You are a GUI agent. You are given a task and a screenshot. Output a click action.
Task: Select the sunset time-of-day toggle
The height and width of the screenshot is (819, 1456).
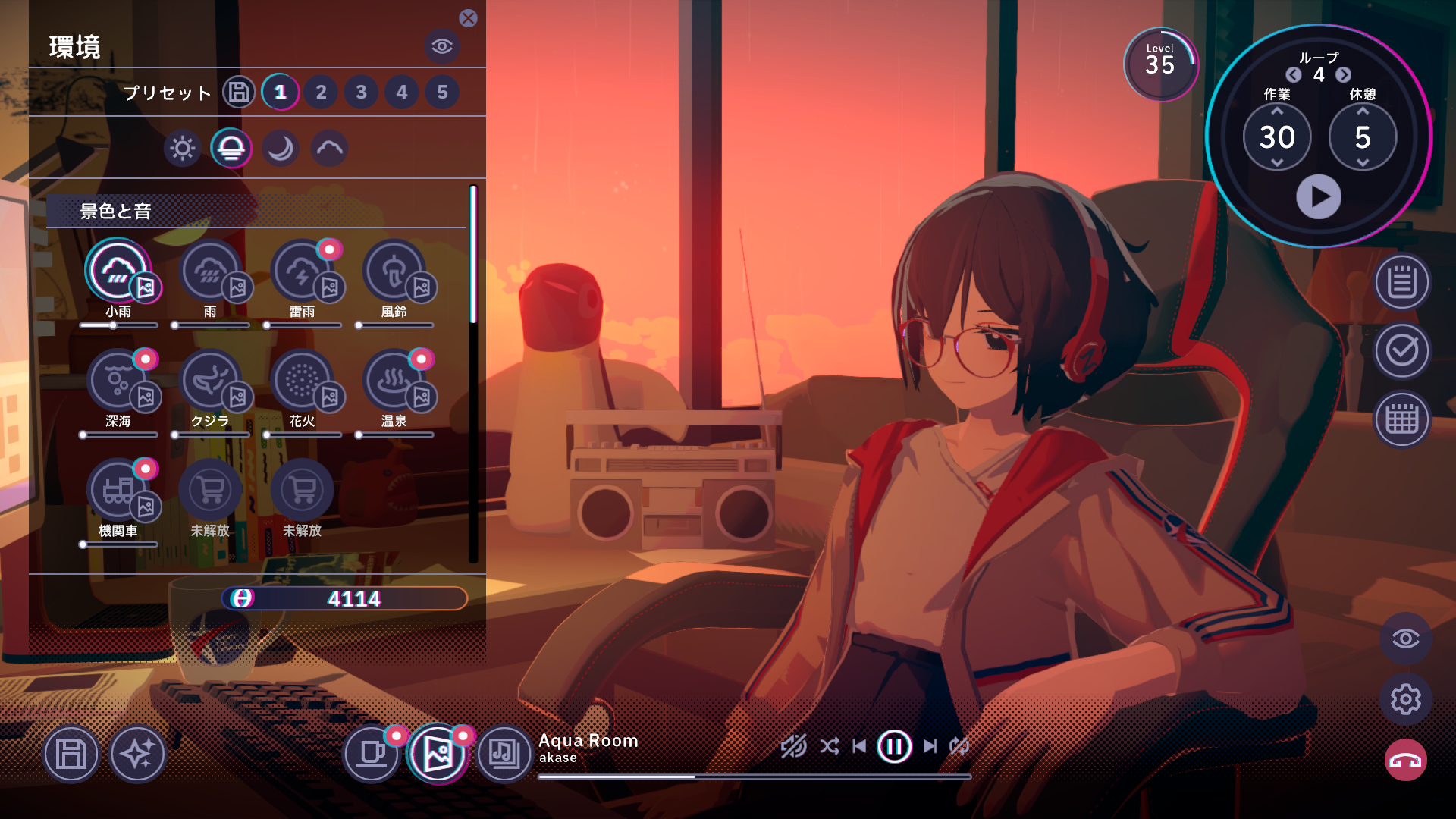(231, 149)
